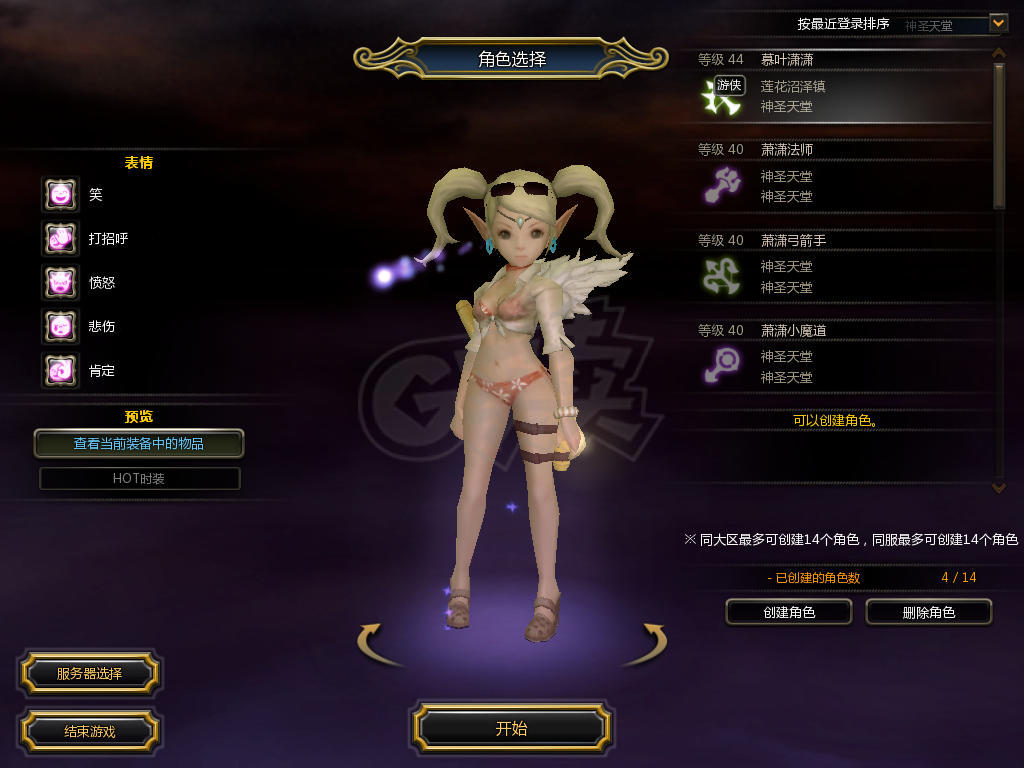Show the 悲伤 sad expression

pos(60,327)
